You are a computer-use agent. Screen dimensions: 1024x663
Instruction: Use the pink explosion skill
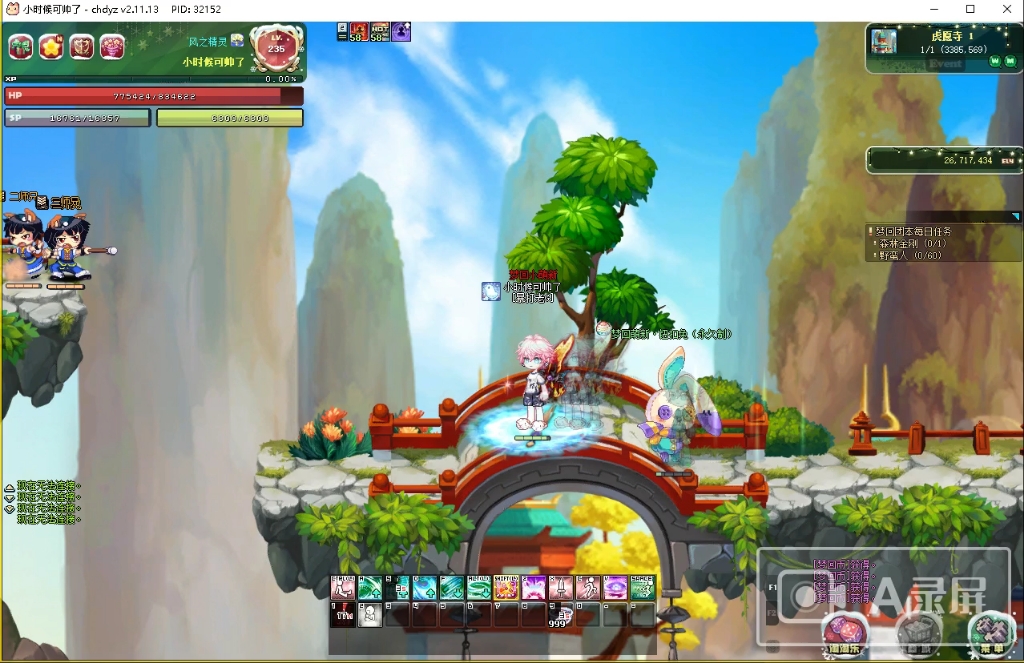533,588
